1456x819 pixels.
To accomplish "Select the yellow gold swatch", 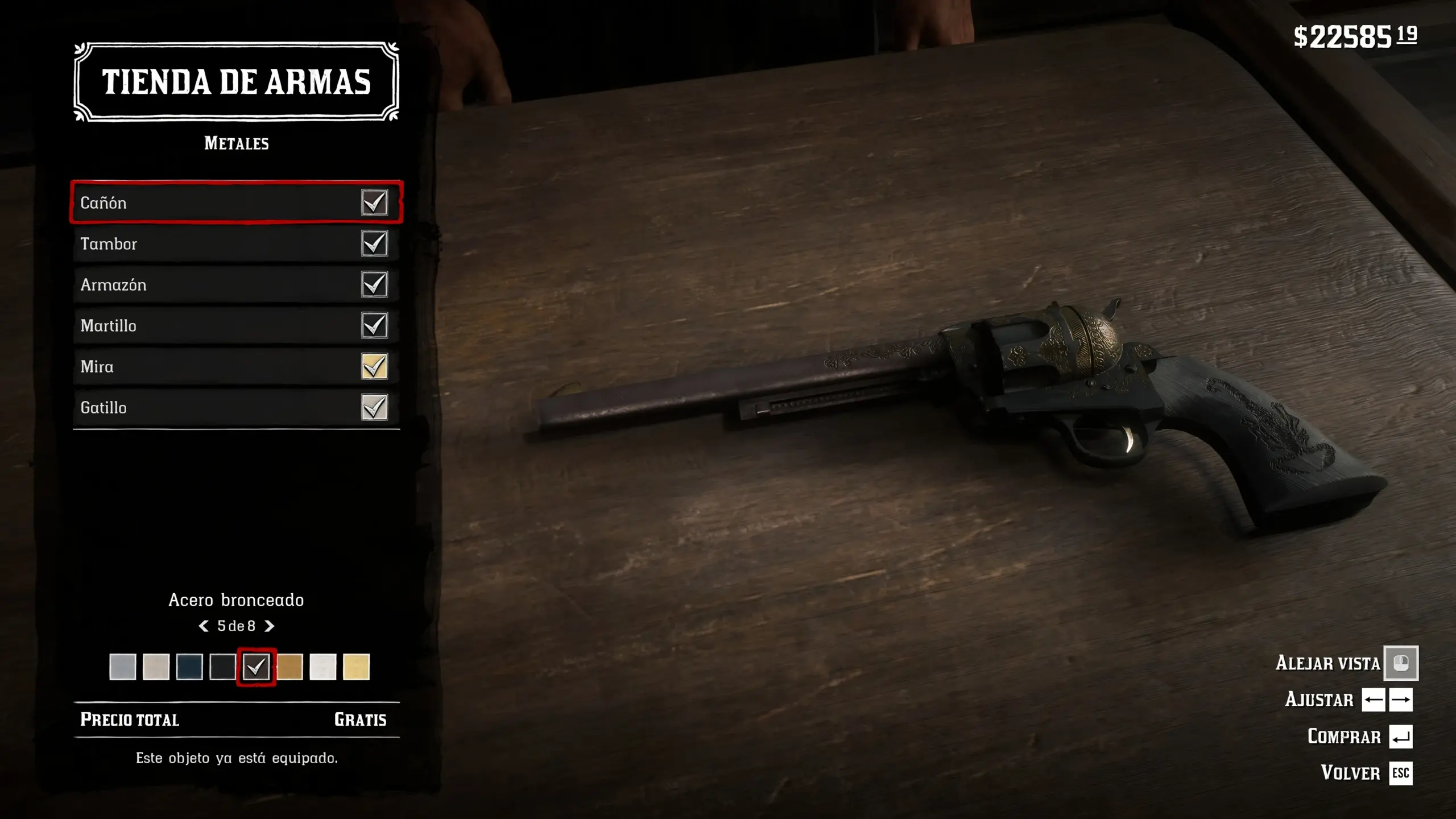I will coord(356,667).
